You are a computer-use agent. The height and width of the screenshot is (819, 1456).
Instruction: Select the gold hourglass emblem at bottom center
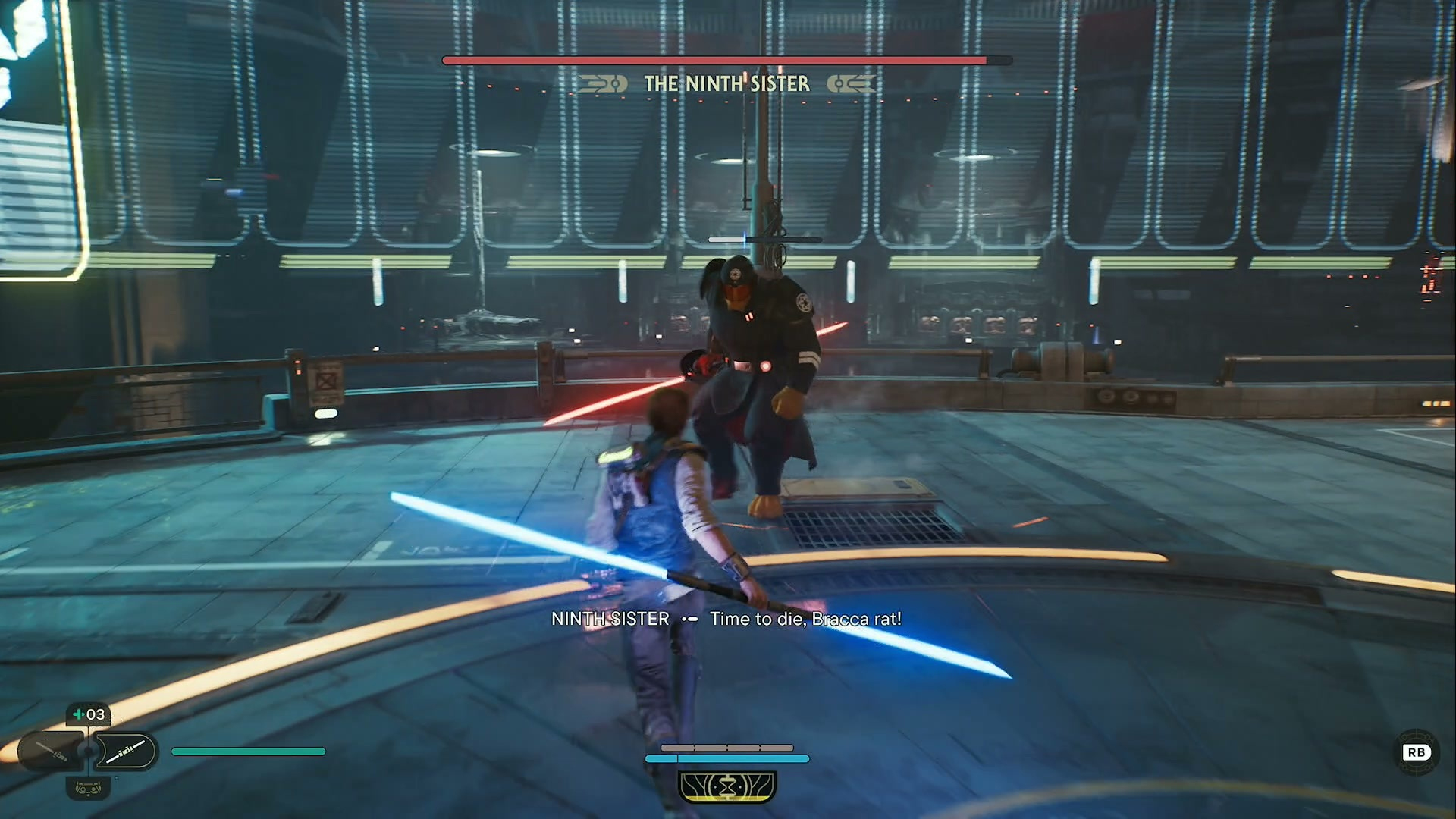point(728,786)
